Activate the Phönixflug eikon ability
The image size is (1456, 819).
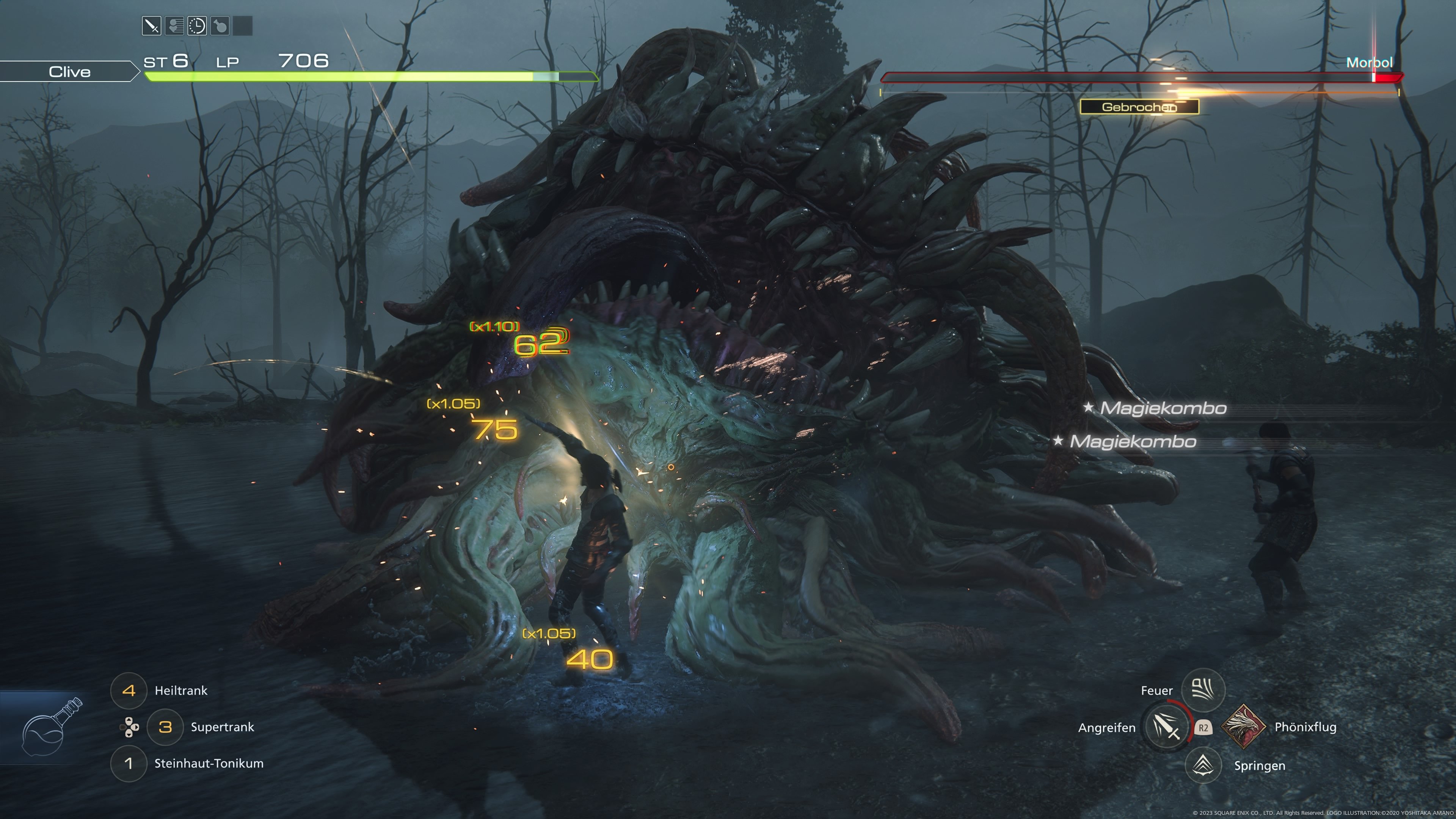pos(1244,727)
